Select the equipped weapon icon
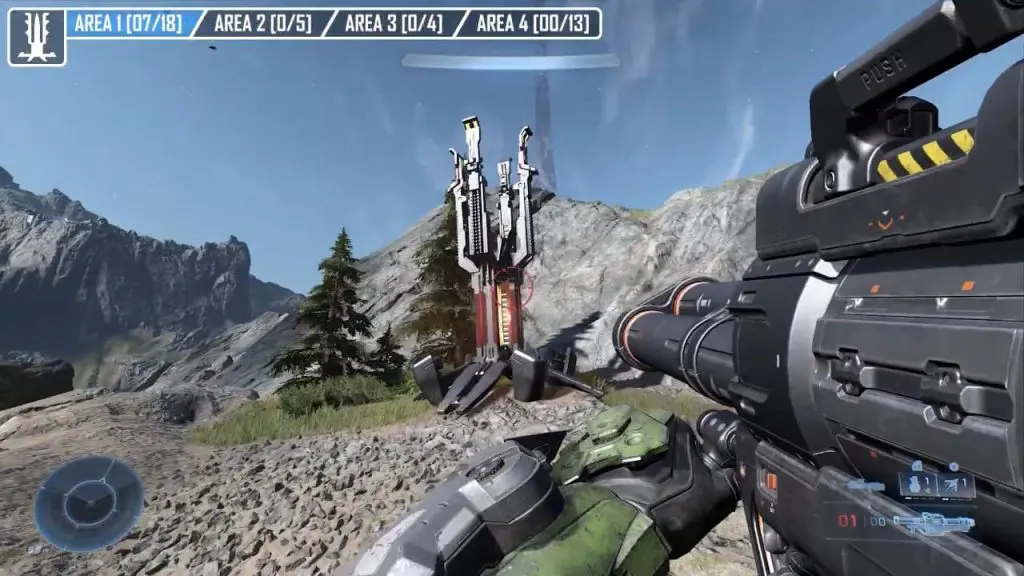 click(933, 521)
